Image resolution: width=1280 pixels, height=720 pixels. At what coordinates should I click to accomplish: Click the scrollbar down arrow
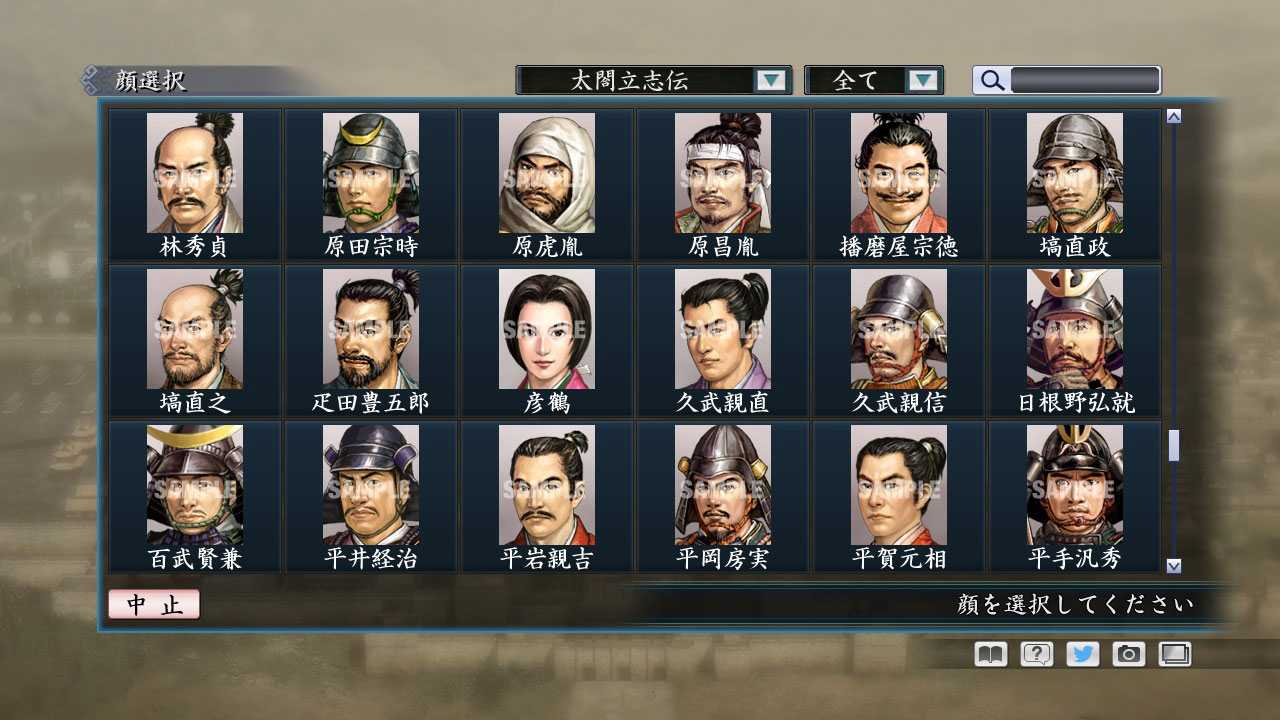click(1172, 563)
